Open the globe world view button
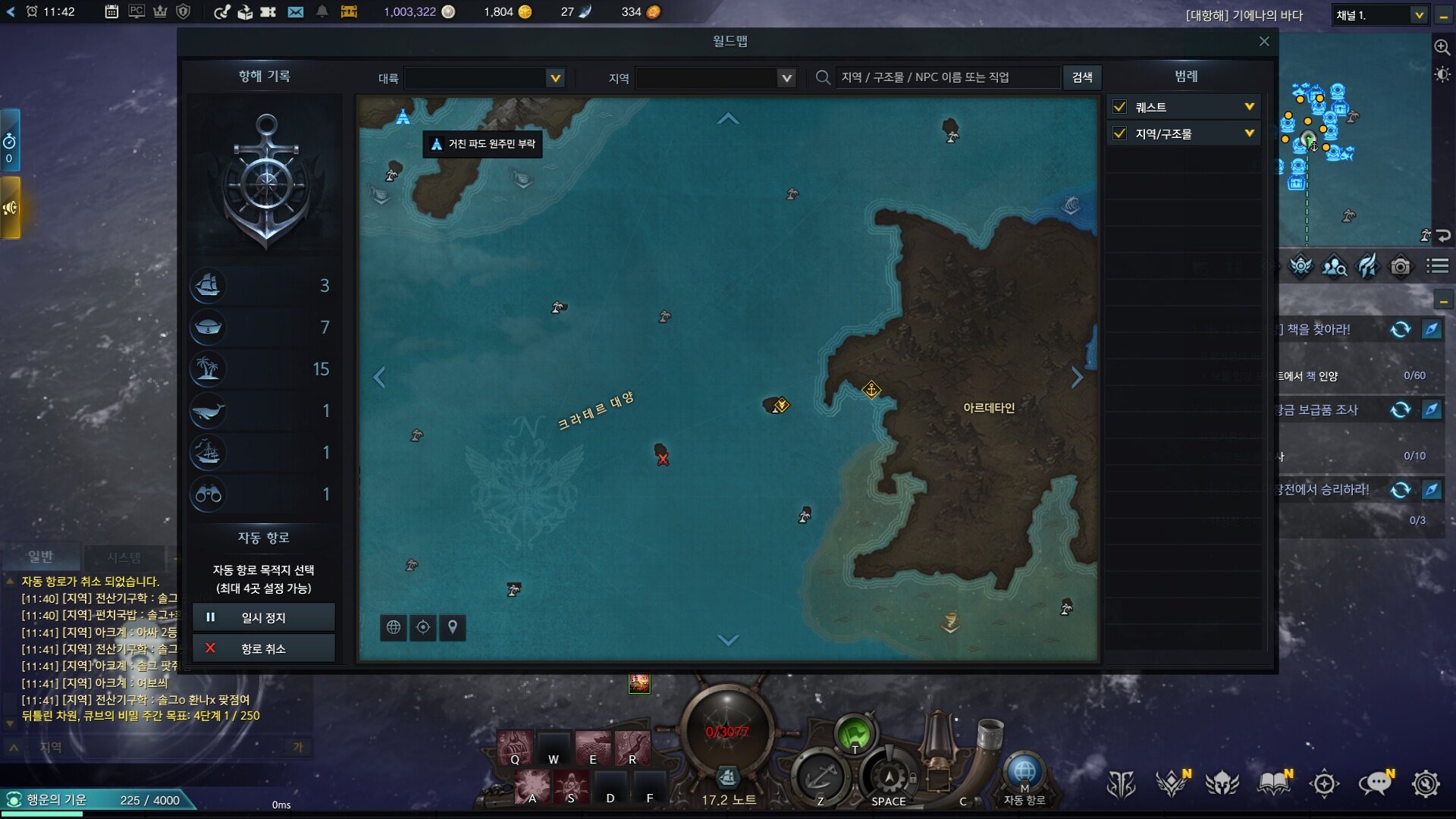Viewport: 1456px width, 819px height. tap(394, 627)
